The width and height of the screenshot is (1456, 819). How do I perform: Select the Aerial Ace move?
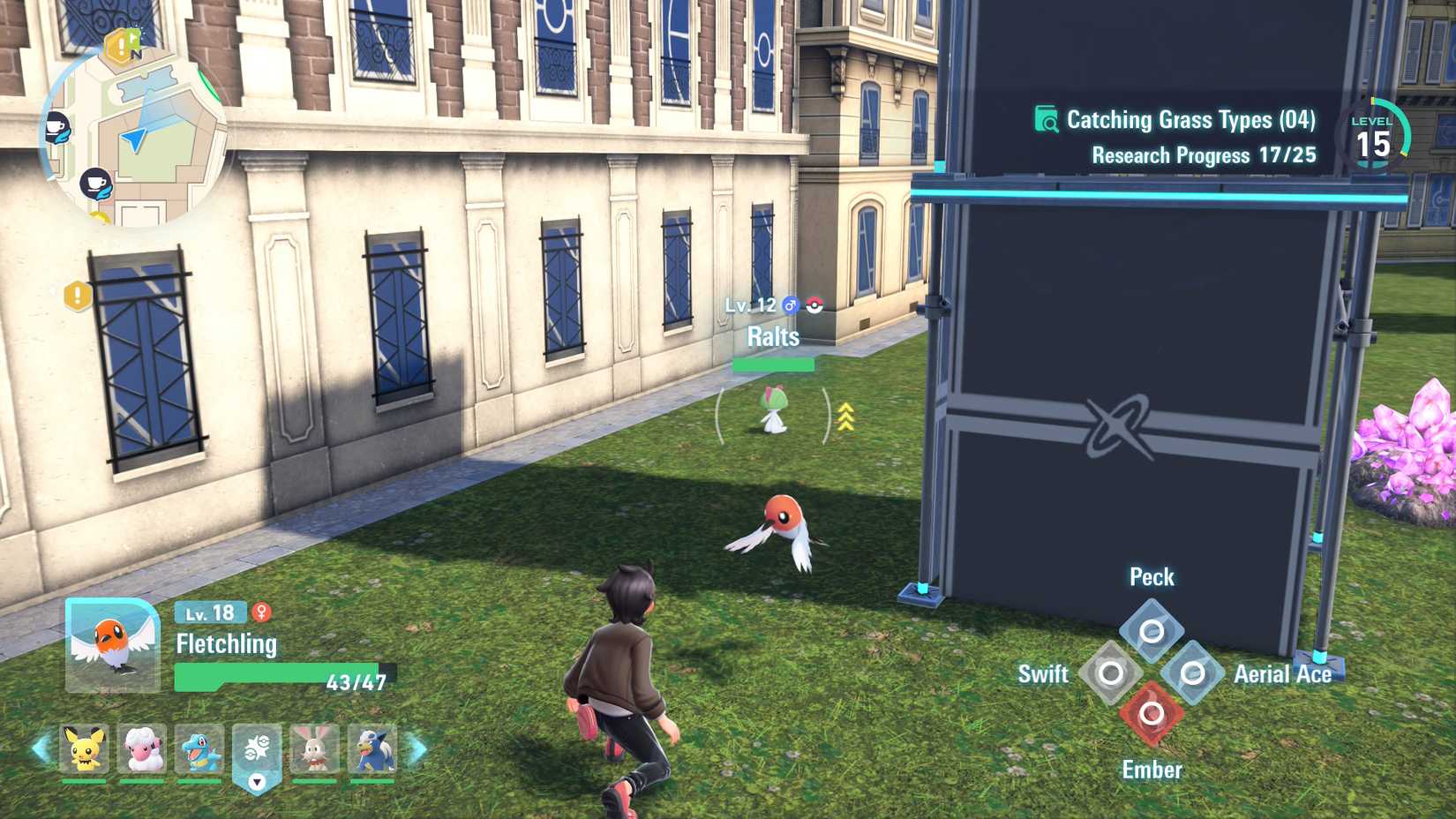coord(1193,672)
